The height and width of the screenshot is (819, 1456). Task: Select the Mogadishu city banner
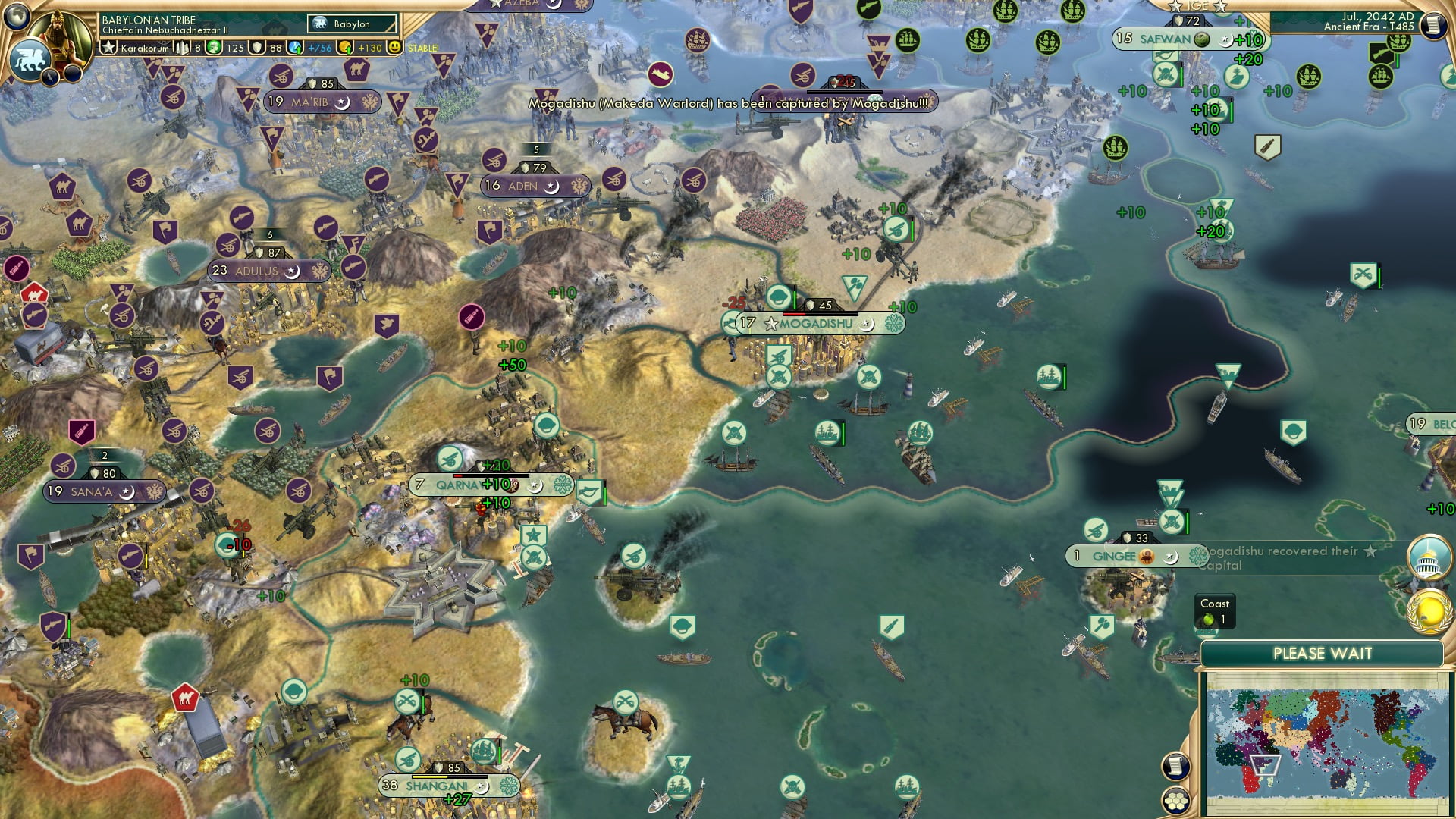coord(815,322)
